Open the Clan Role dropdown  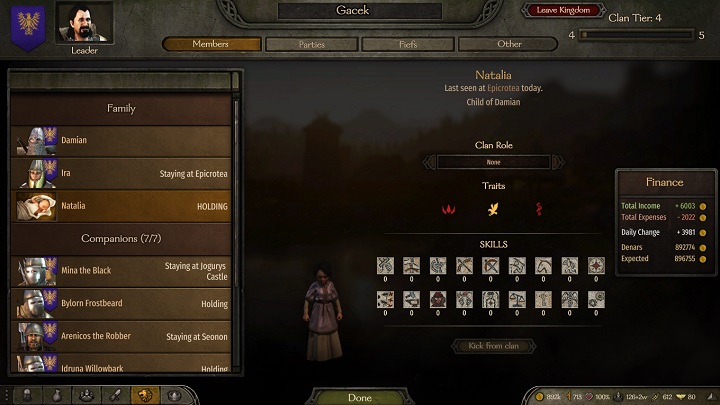tap(494, 162)
